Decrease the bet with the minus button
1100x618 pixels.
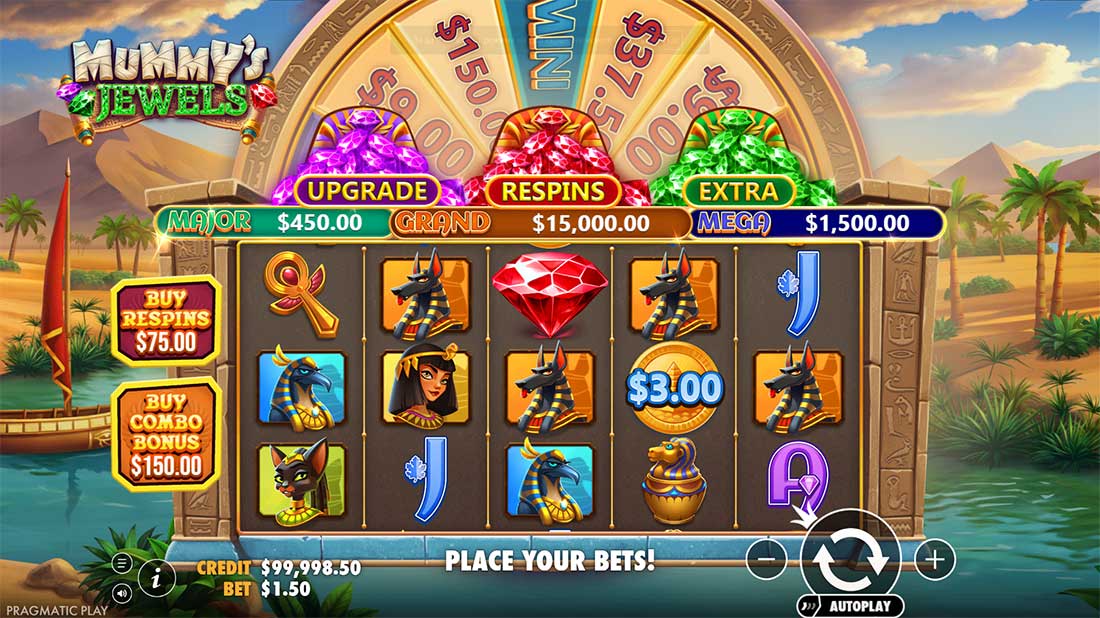coord(767,560)
